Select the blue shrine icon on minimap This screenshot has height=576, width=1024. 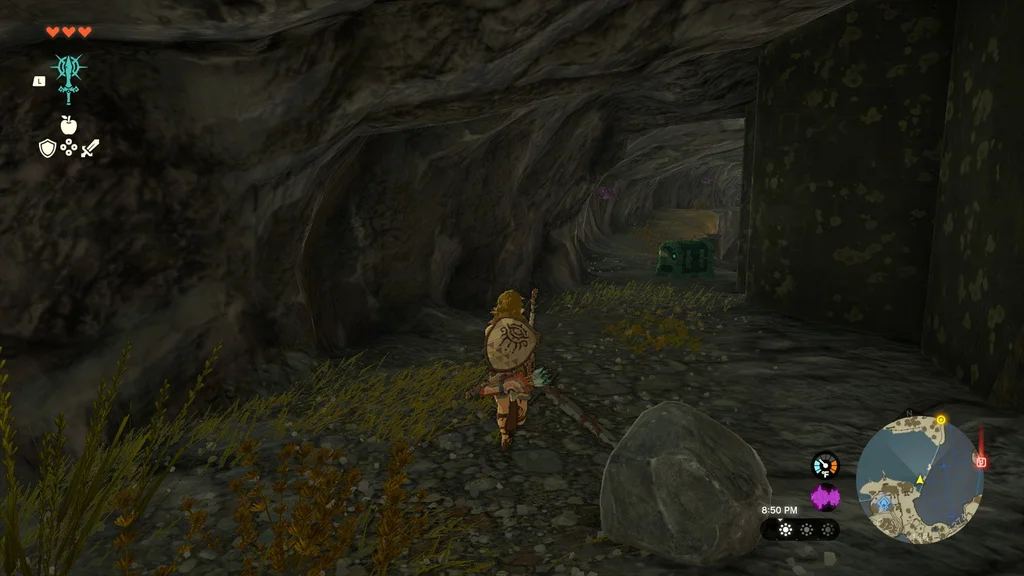pos(884,495)
